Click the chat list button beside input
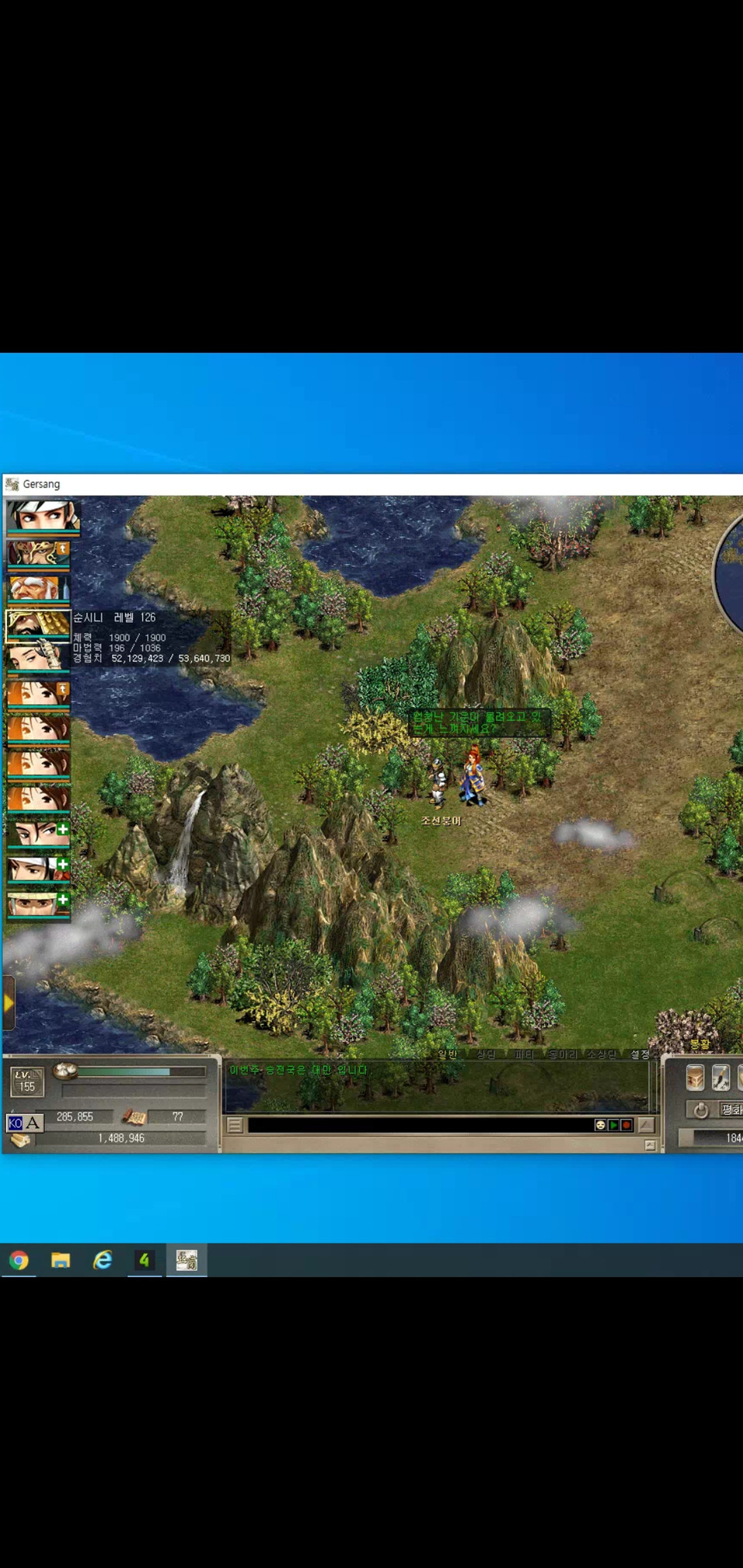The width and height of the screenshot is (743, 1568). 235,1126
